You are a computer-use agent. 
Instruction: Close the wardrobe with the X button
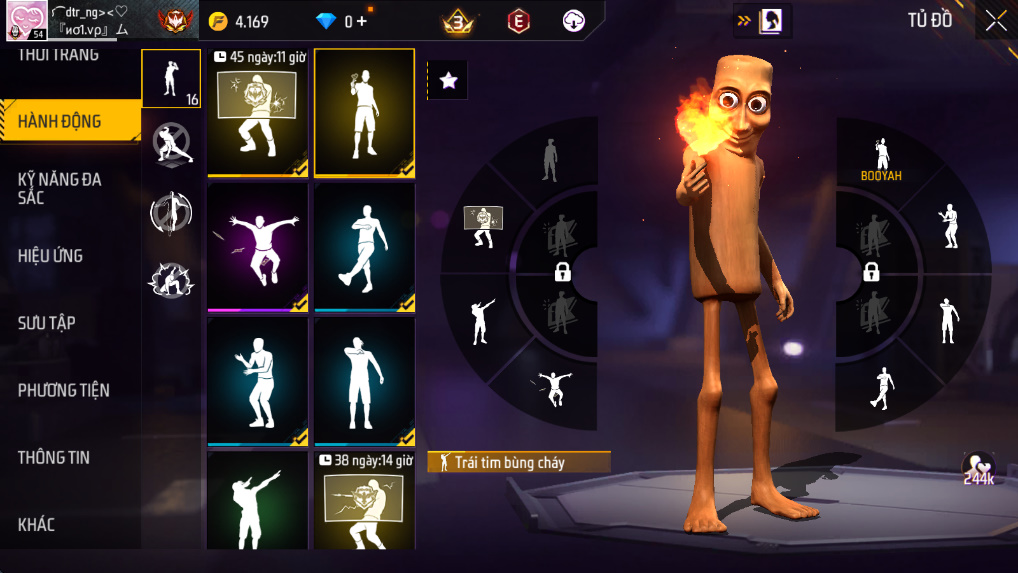pyautogui.click(x=996, y=21)
